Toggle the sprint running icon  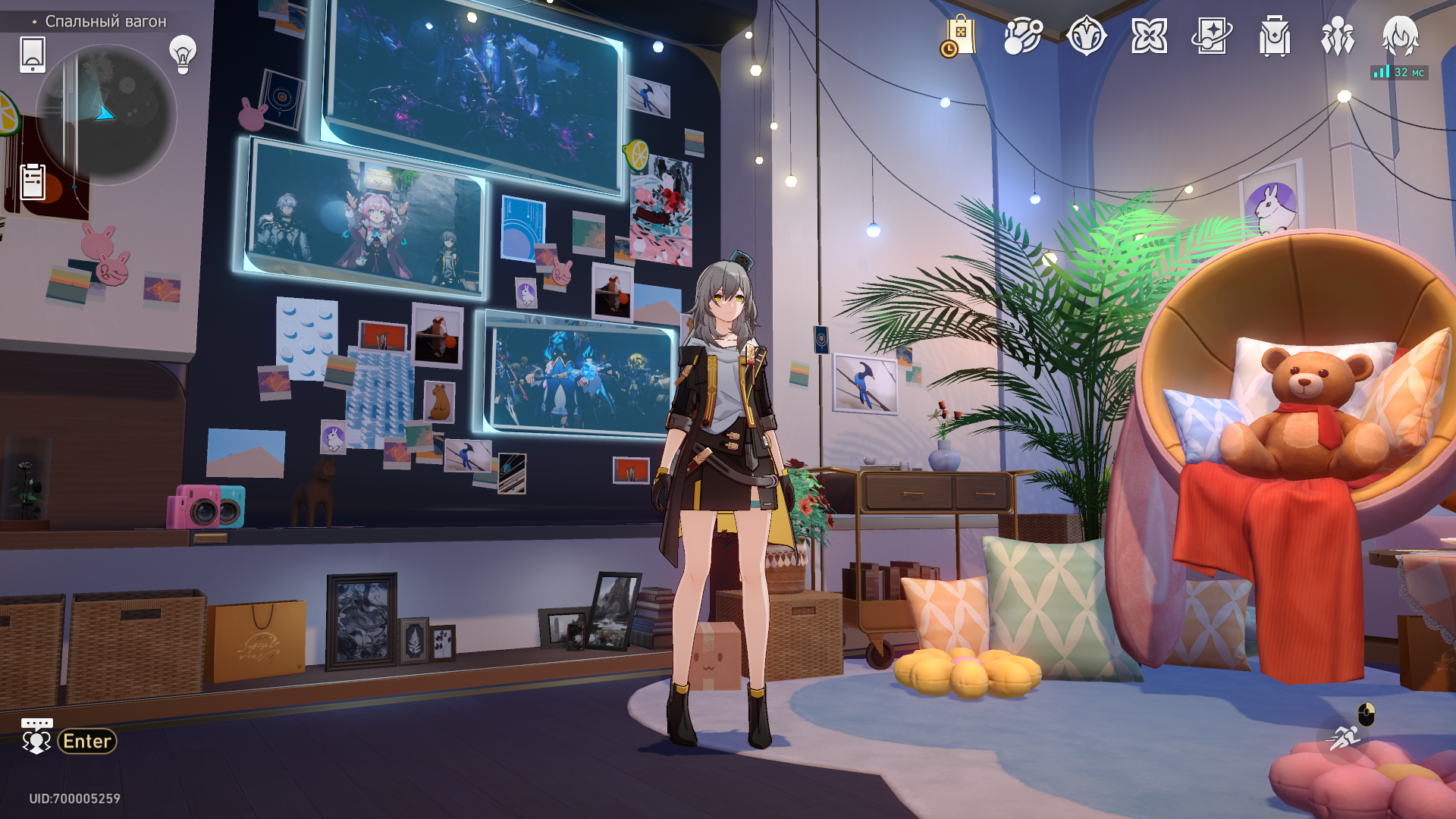tap(1345, 736)
